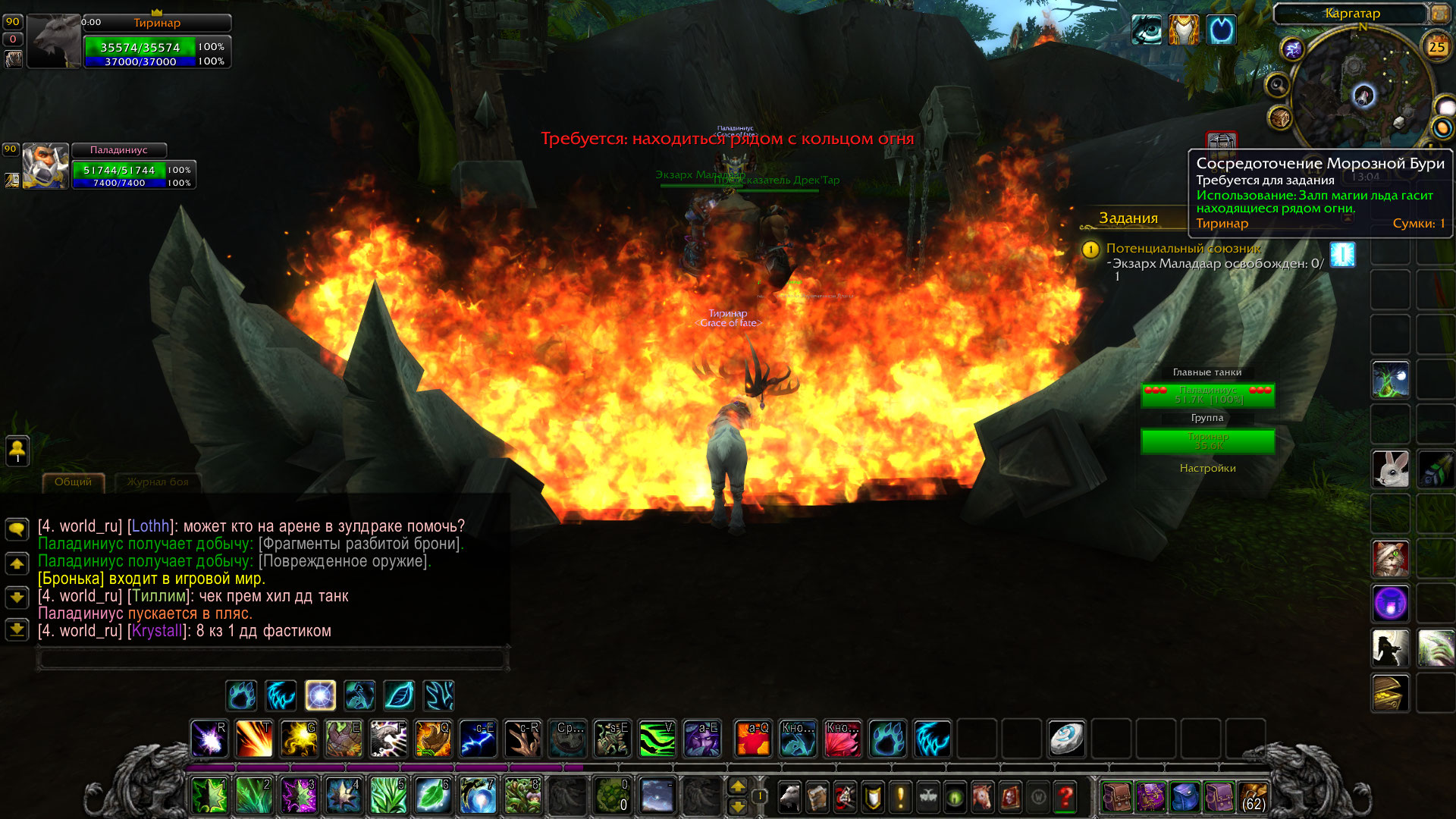Select Паладиниус party member portrait

pos(45,165)
